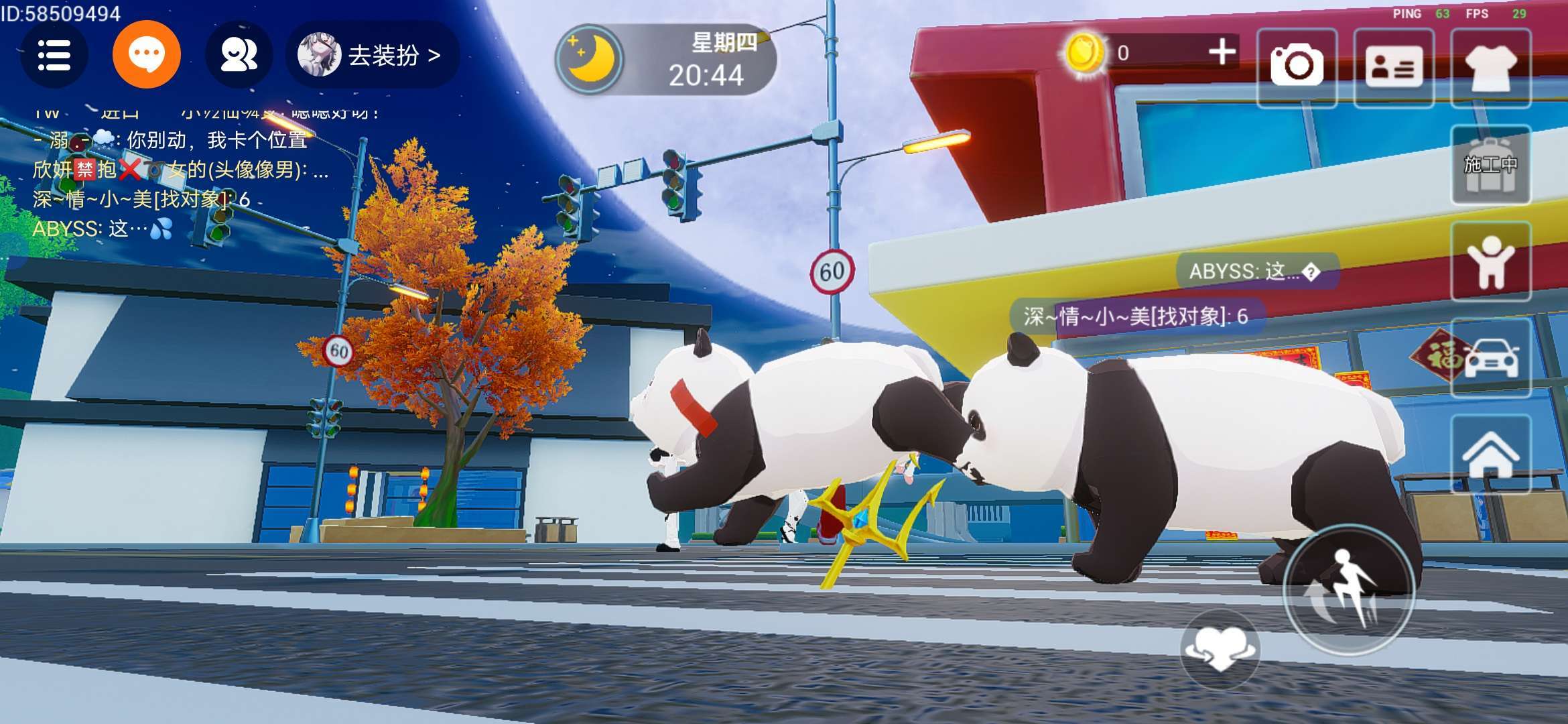Select the 施工中 backpack button
The height and width of the screenshot is (724, 1568).
(x=1490, y=165)
